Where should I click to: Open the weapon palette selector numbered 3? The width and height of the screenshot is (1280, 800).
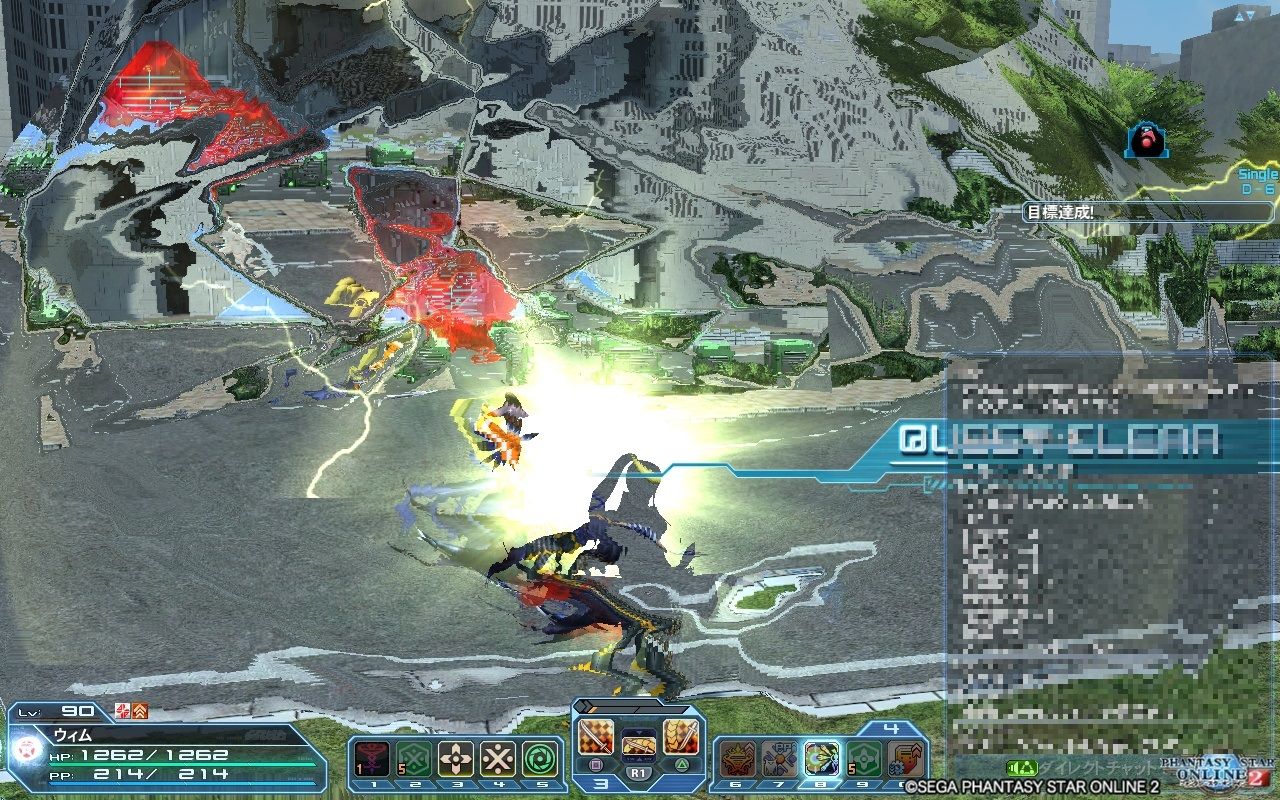pyautogui.click(x=600, y=782)
